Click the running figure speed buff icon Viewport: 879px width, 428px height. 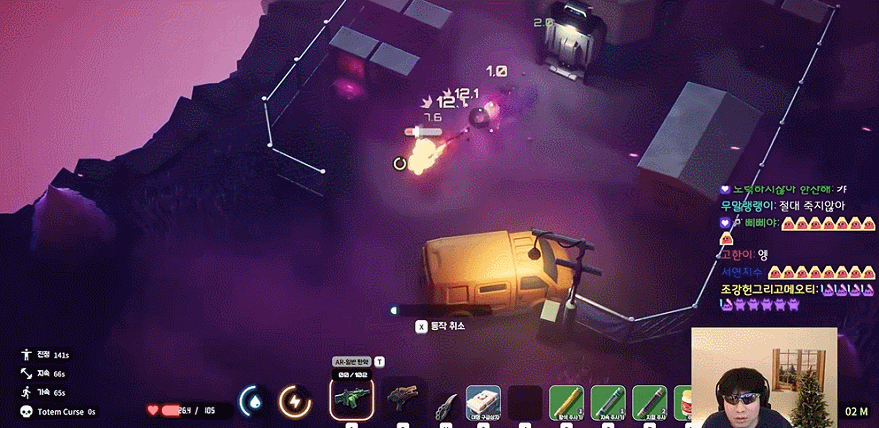(26, 392)
